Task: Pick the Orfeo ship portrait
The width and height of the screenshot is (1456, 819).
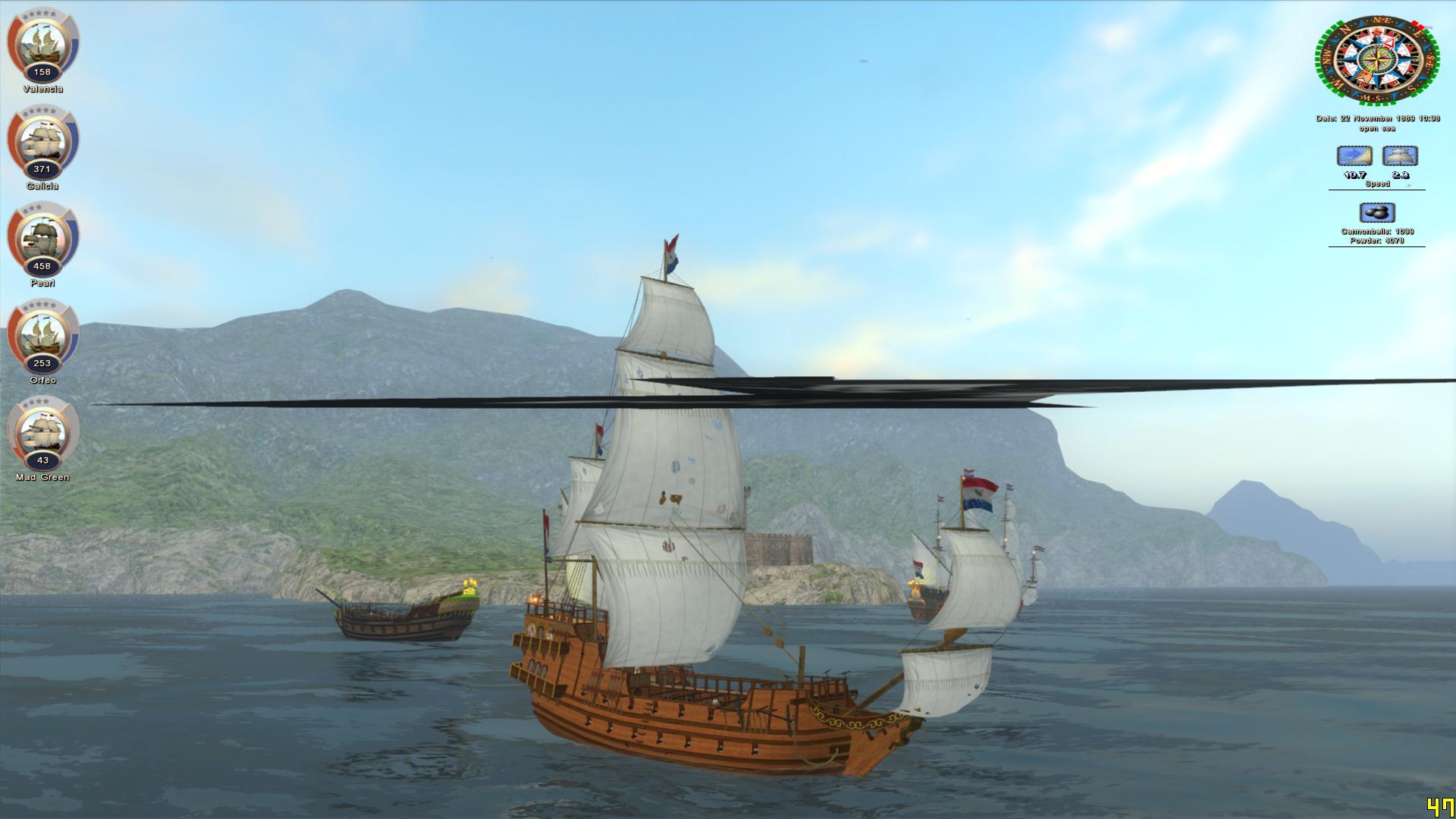Action: pyautogui.click(x=42, y=335)
